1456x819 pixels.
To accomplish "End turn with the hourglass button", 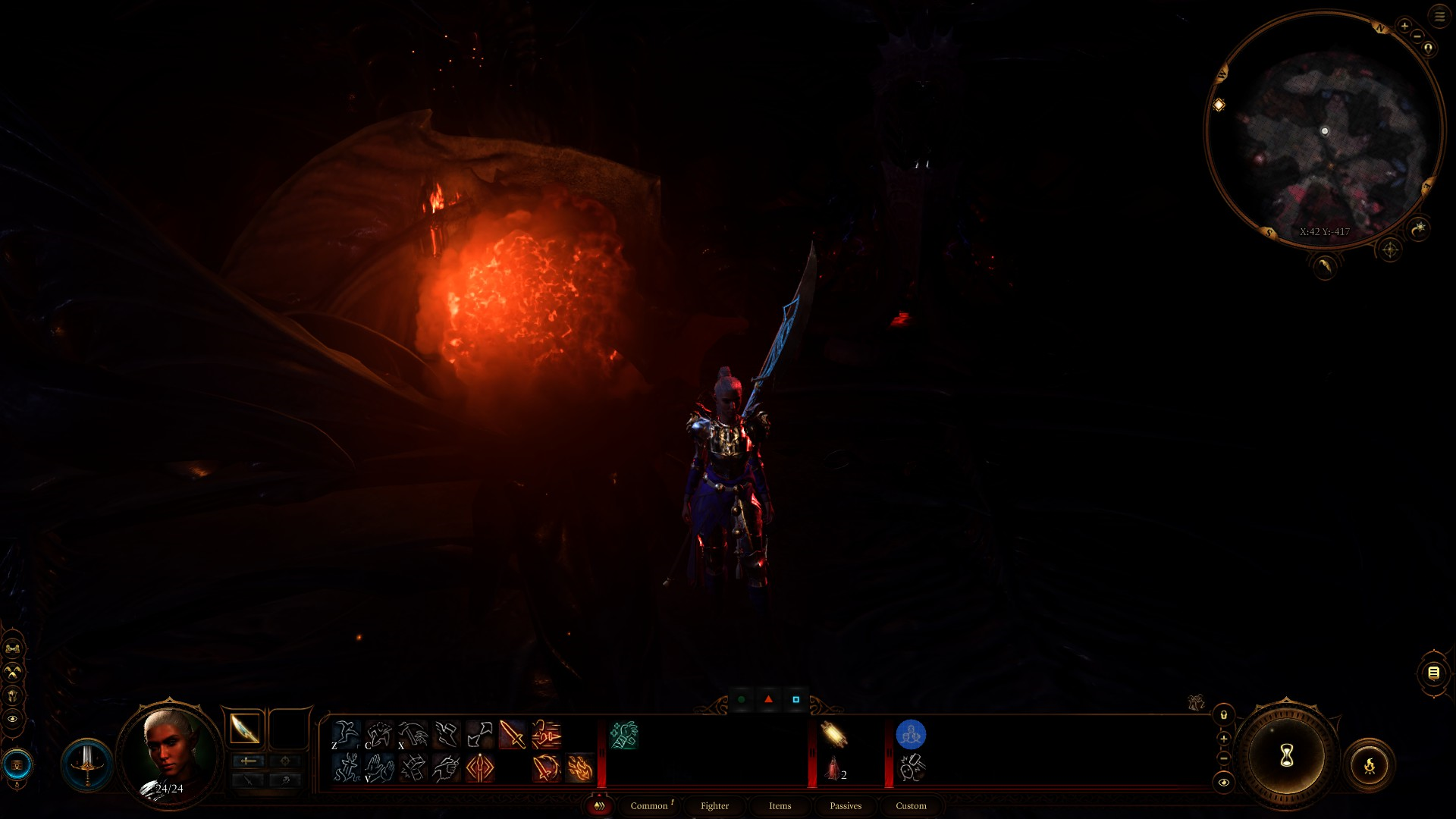I will pyautogui.click(x=1286, y=755).
